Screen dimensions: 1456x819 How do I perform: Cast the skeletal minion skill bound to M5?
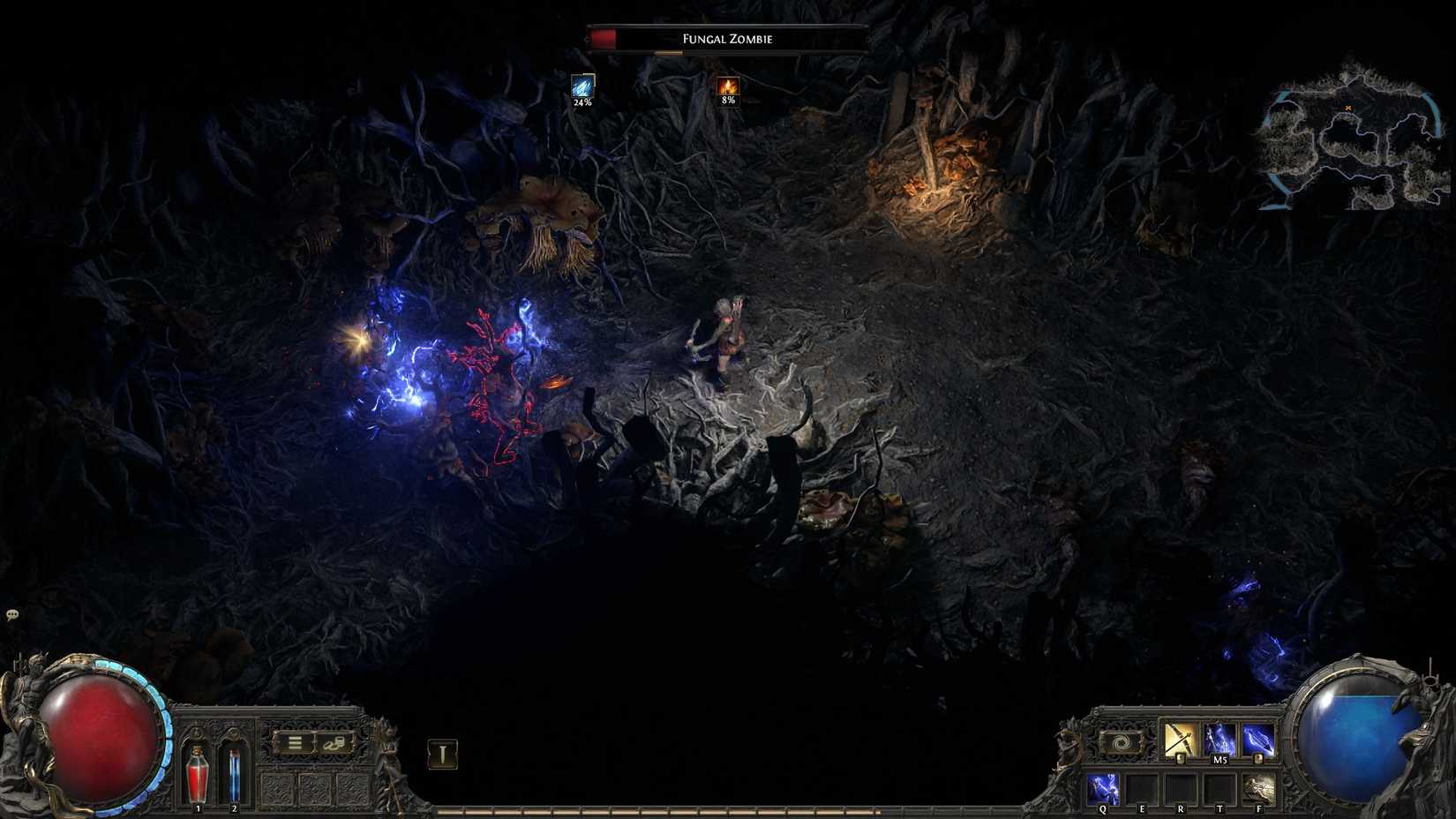pyautogui.click(x=1220, y=740)
